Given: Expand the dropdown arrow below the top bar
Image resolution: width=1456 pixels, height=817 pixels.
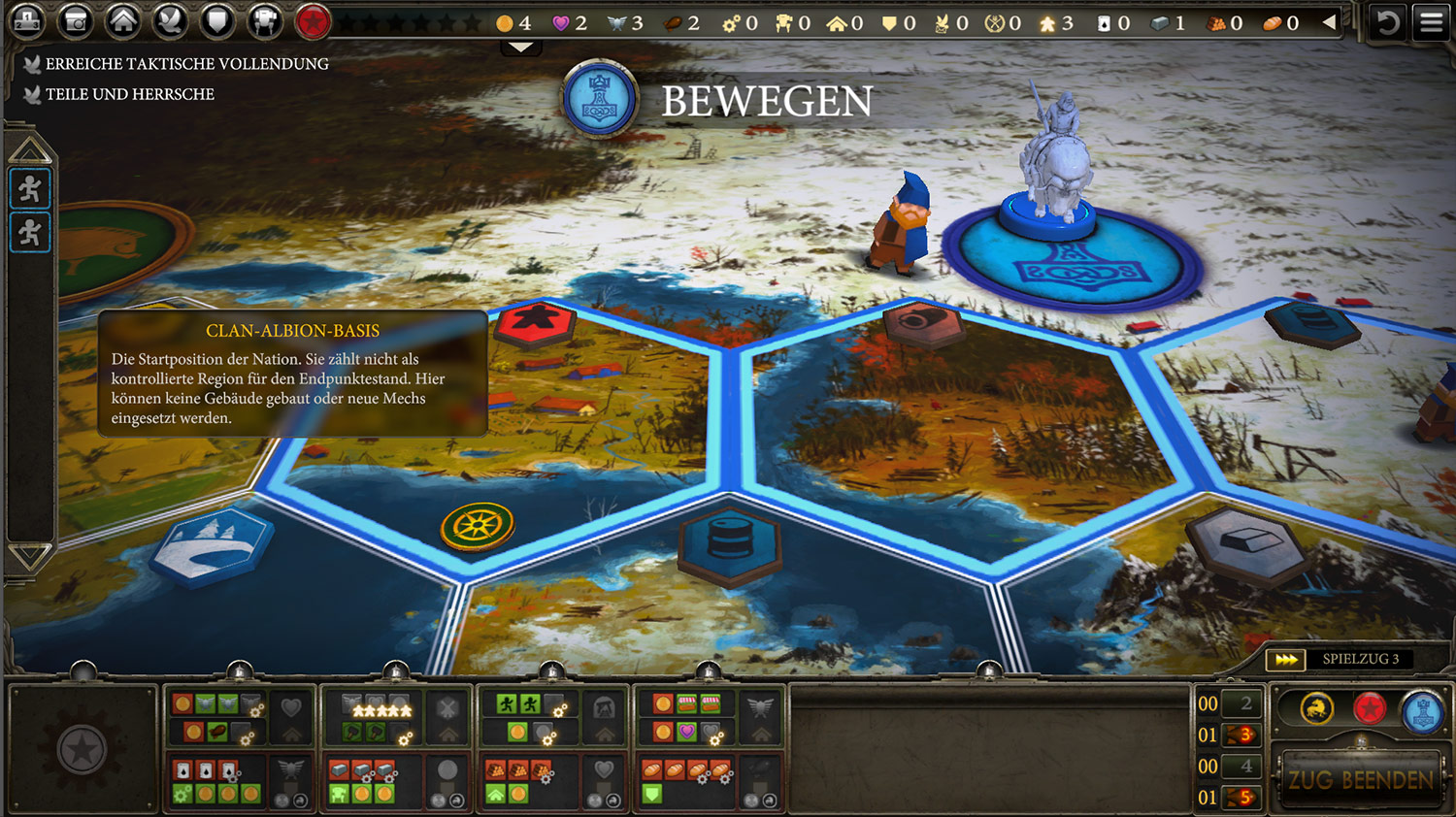Looking at the screenshot, I should tap(520, 48).
